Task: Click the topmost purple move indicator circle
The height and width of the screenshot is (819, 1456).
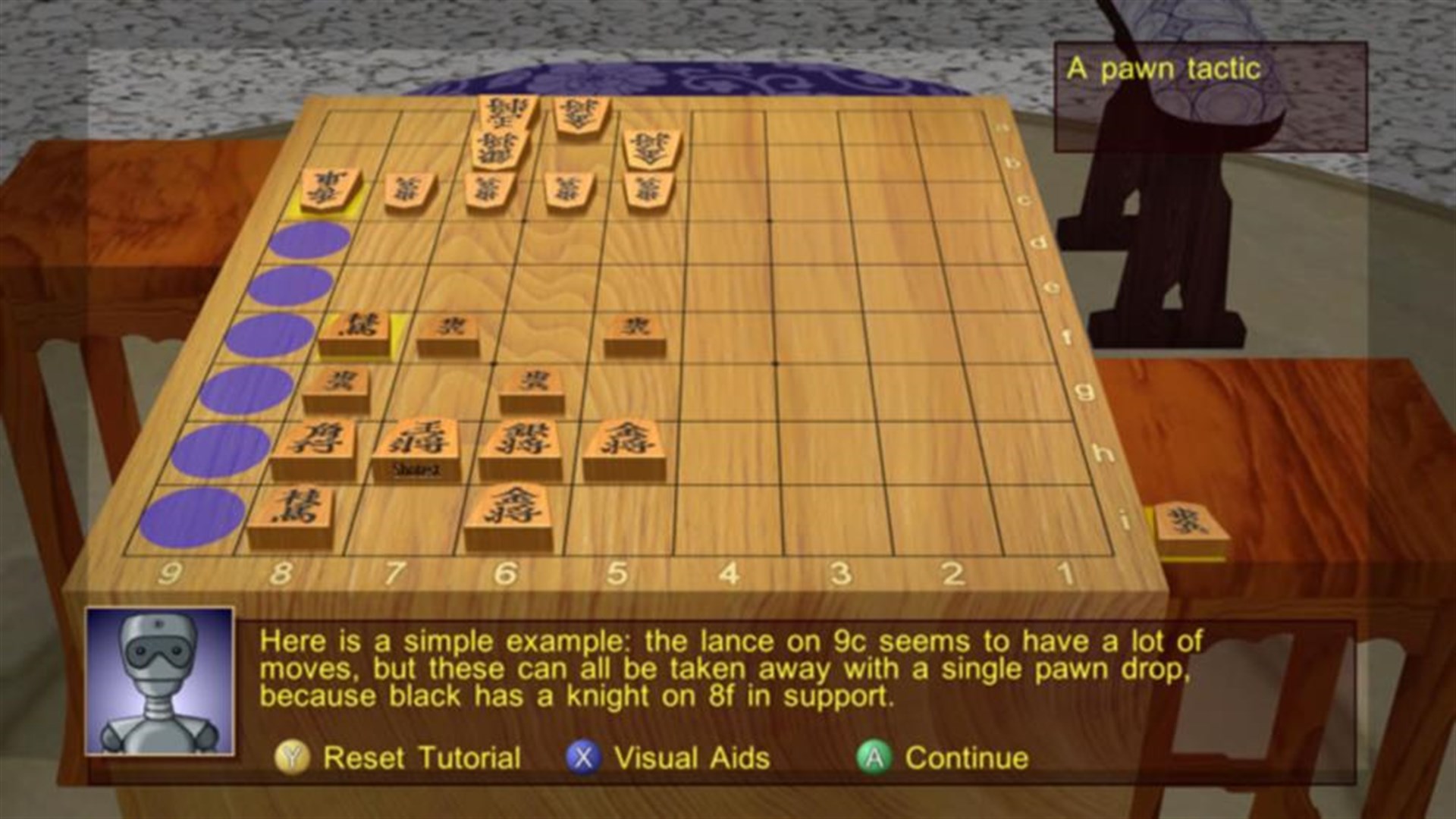Action: [x=309, y=239]
